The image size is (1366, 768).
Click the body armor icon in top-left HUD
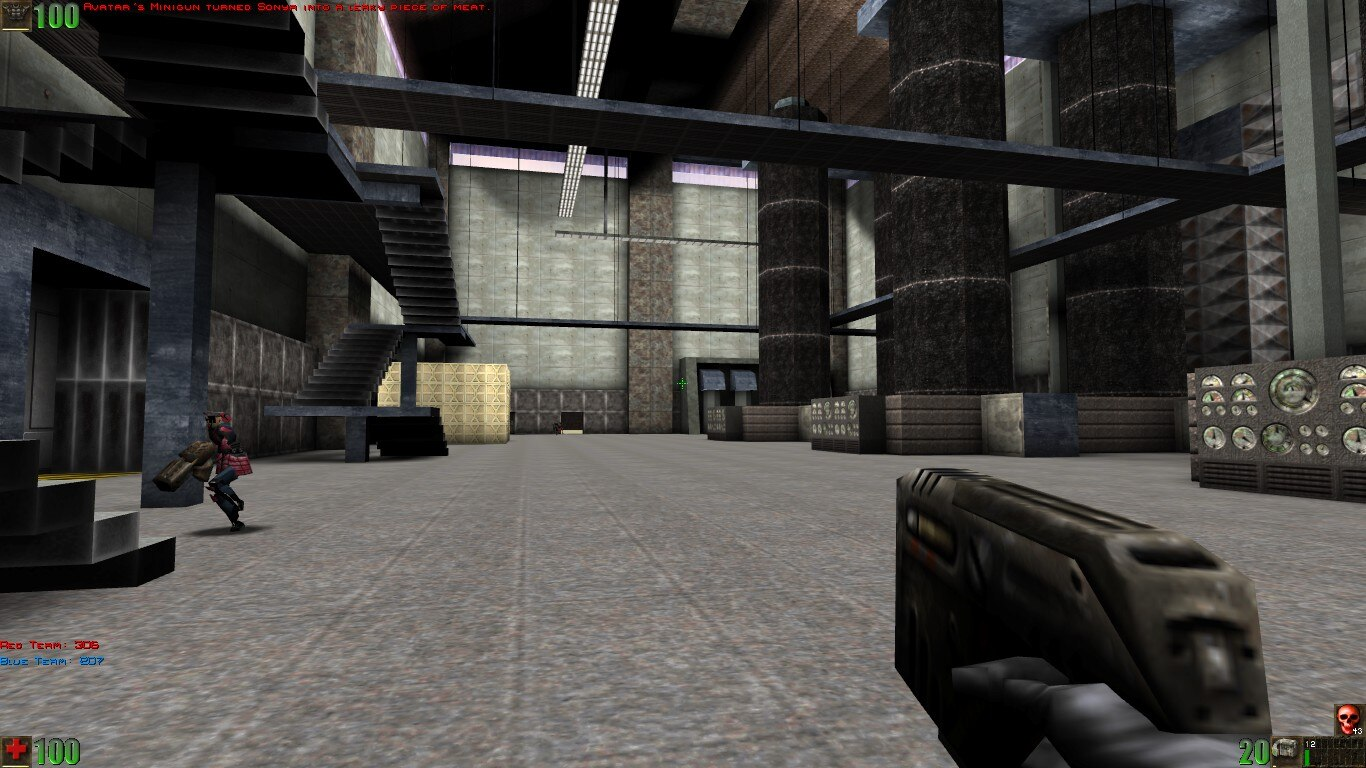(16, 15)
